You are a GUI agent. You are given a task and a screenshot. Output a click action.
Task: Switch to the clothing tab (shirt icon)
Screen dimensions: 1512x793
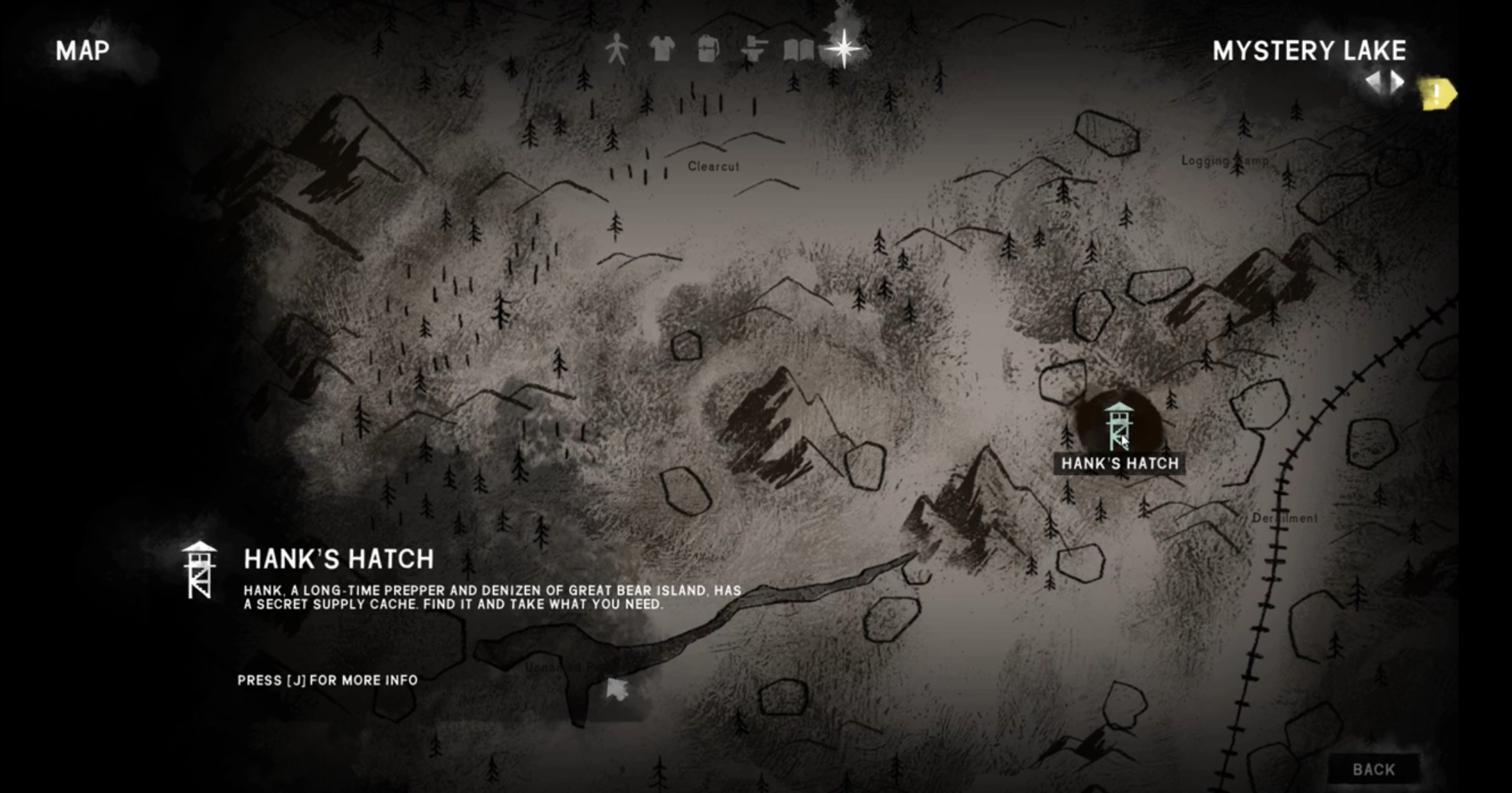click(x=662, y=49)
